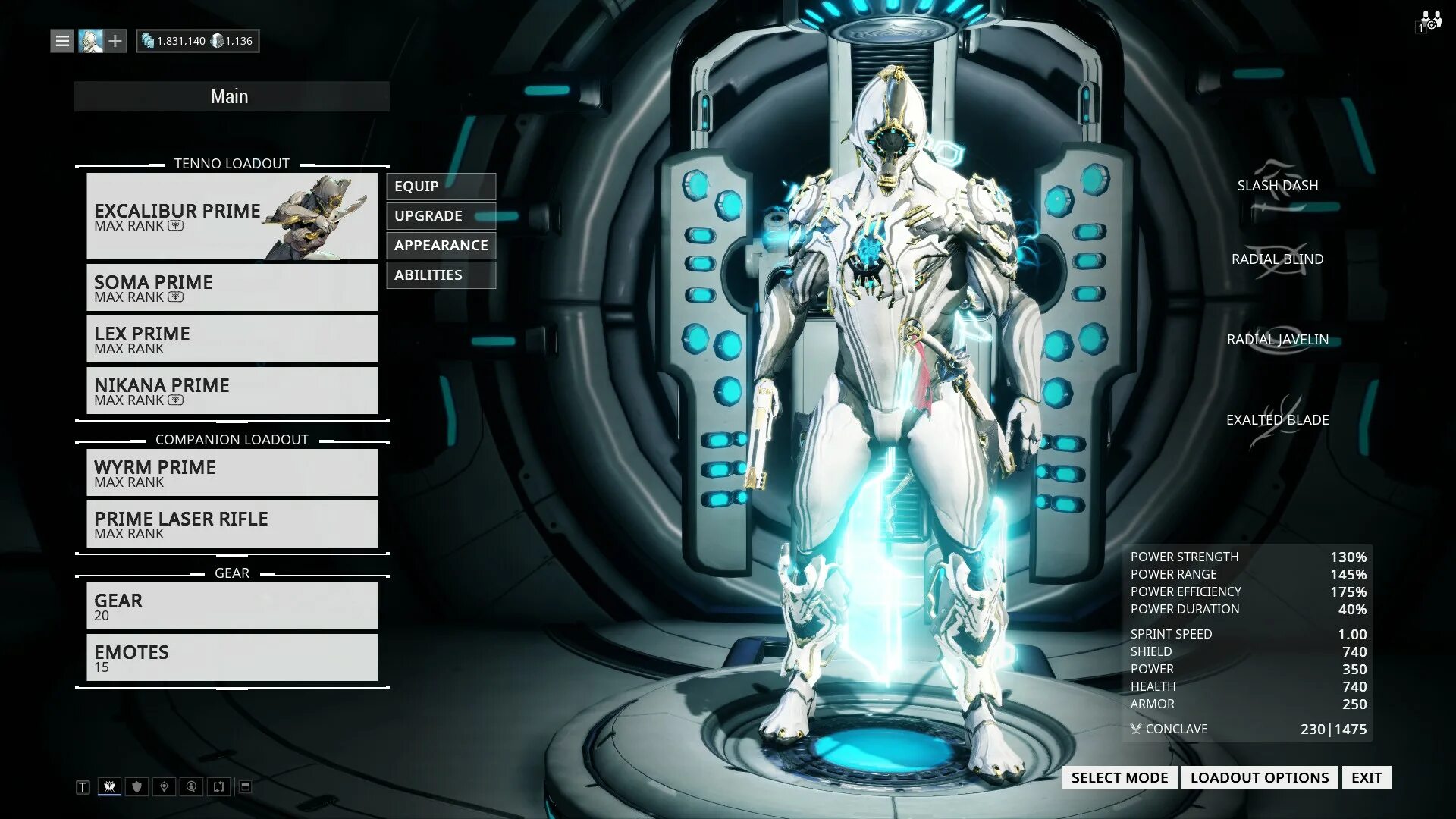Select the Excalibur Prime warframe slot
This screenshot has width=1456, height=819.
click(x=232, y=216)
